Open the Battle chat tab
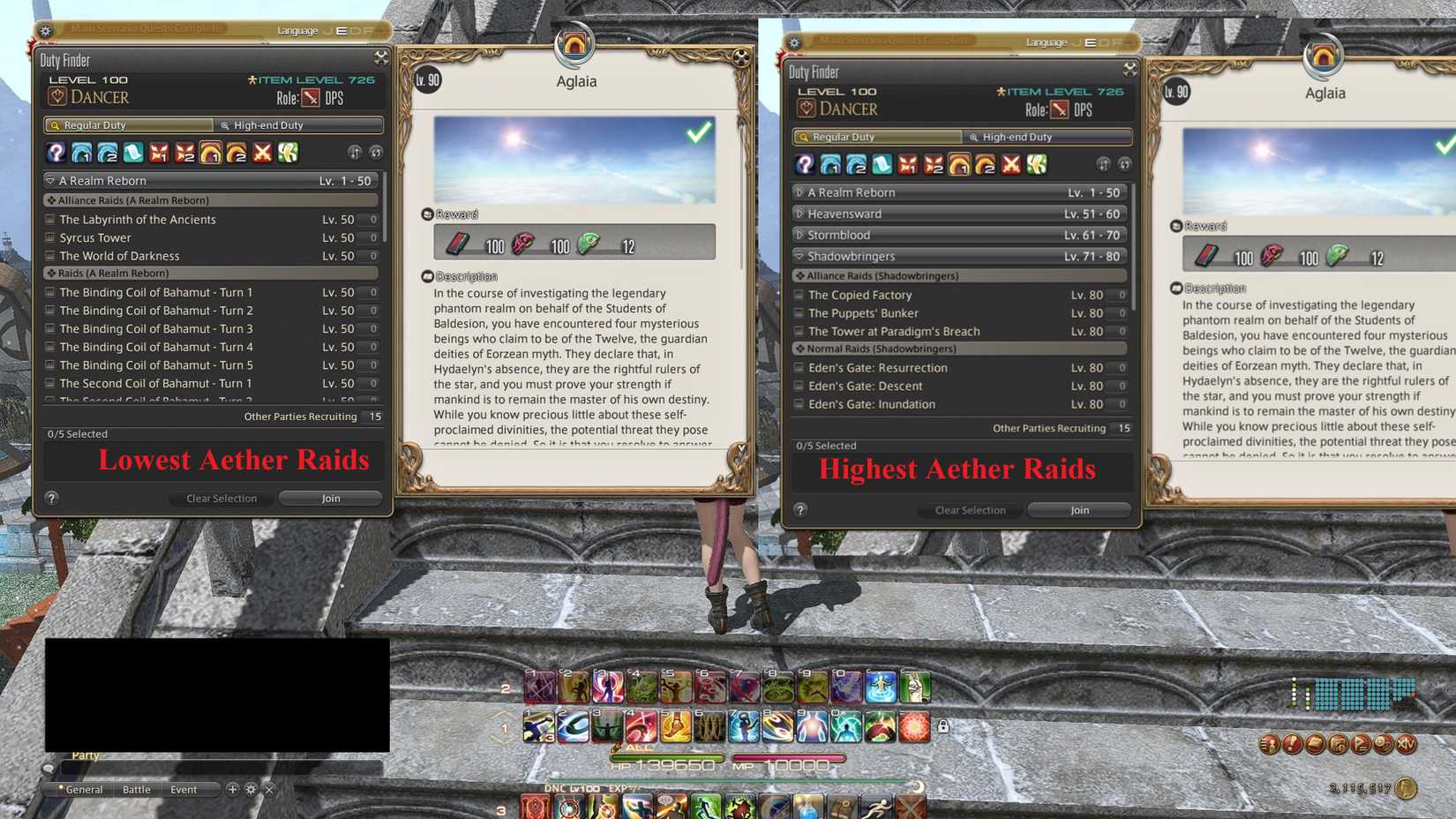 coord(137,789)
